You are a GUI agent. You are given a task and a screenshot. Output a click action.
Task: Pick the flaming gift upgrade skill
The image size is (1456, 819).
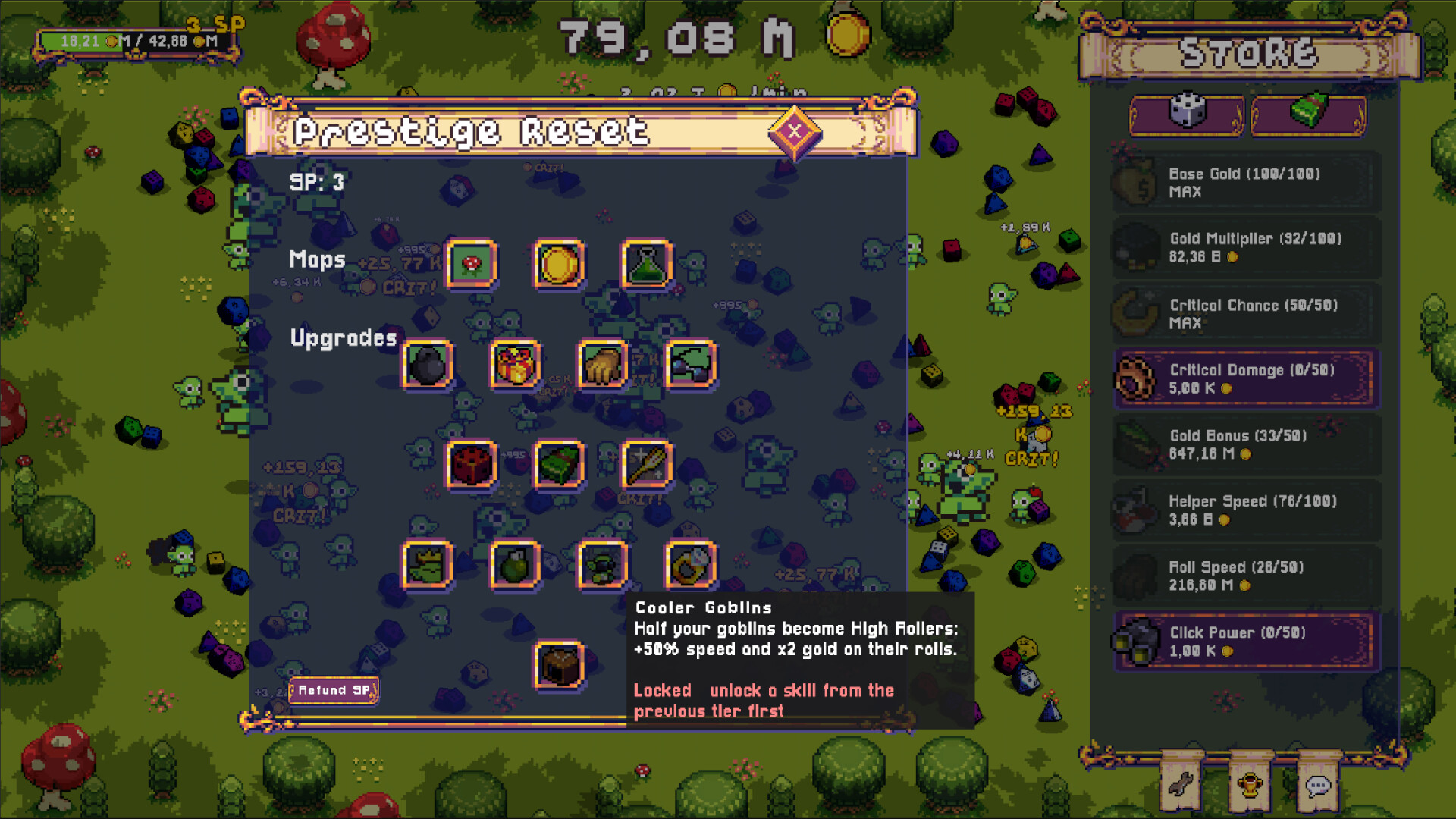tap(514, 365)
